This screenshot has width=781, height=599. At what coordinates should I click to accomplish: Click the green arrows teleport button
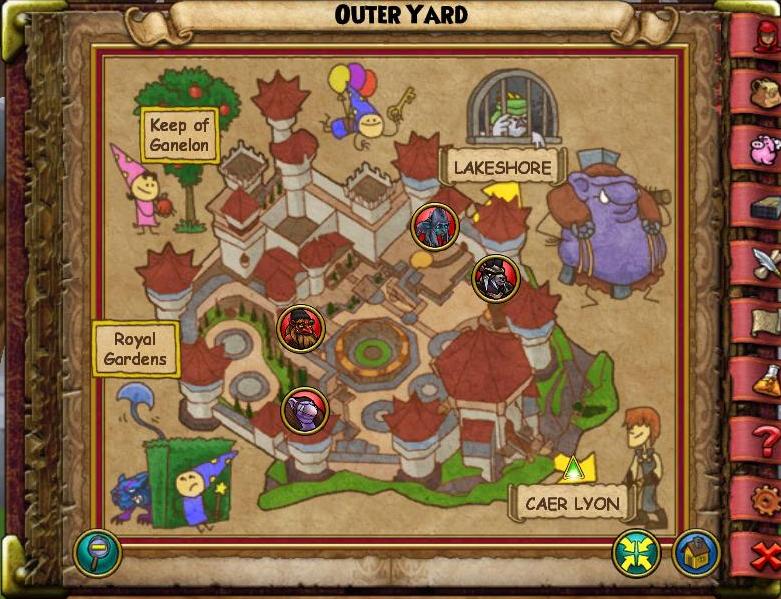coord(637,552)
